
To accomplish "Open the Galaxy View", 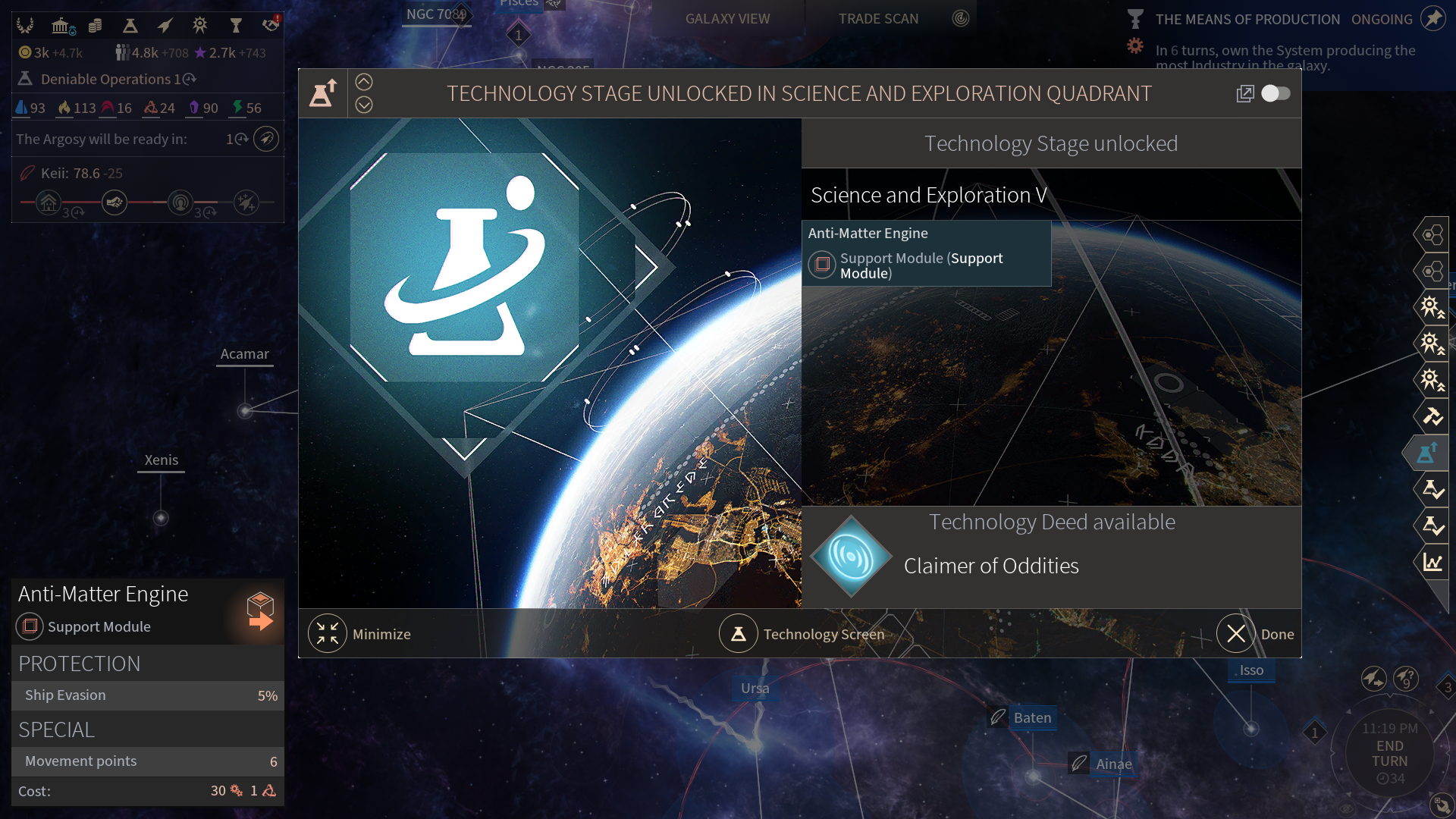I will point(727,18).
